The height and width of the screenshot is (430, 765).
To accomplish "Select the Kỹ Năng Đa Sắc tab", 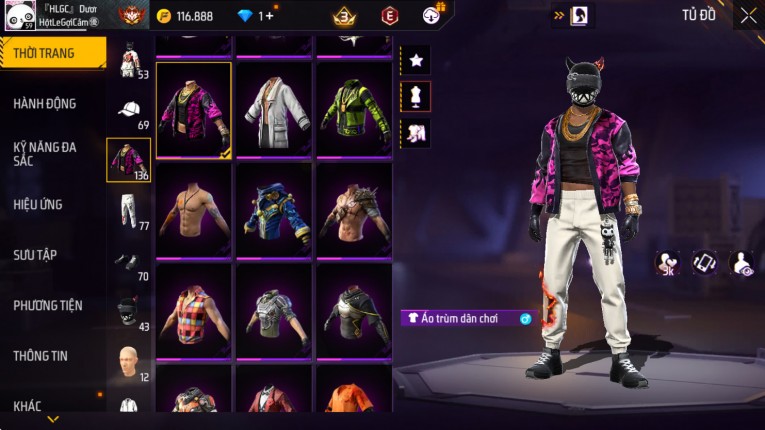I will tap(45, 153).
